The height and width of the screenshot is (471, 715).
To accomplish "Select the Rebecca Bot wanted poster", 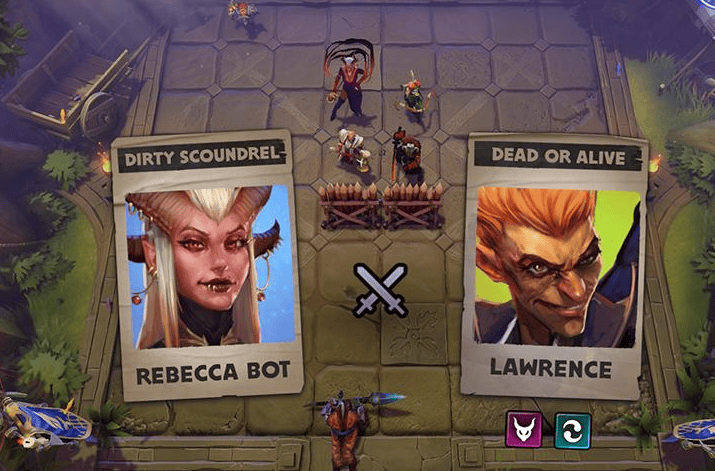I will pos(211,266).
